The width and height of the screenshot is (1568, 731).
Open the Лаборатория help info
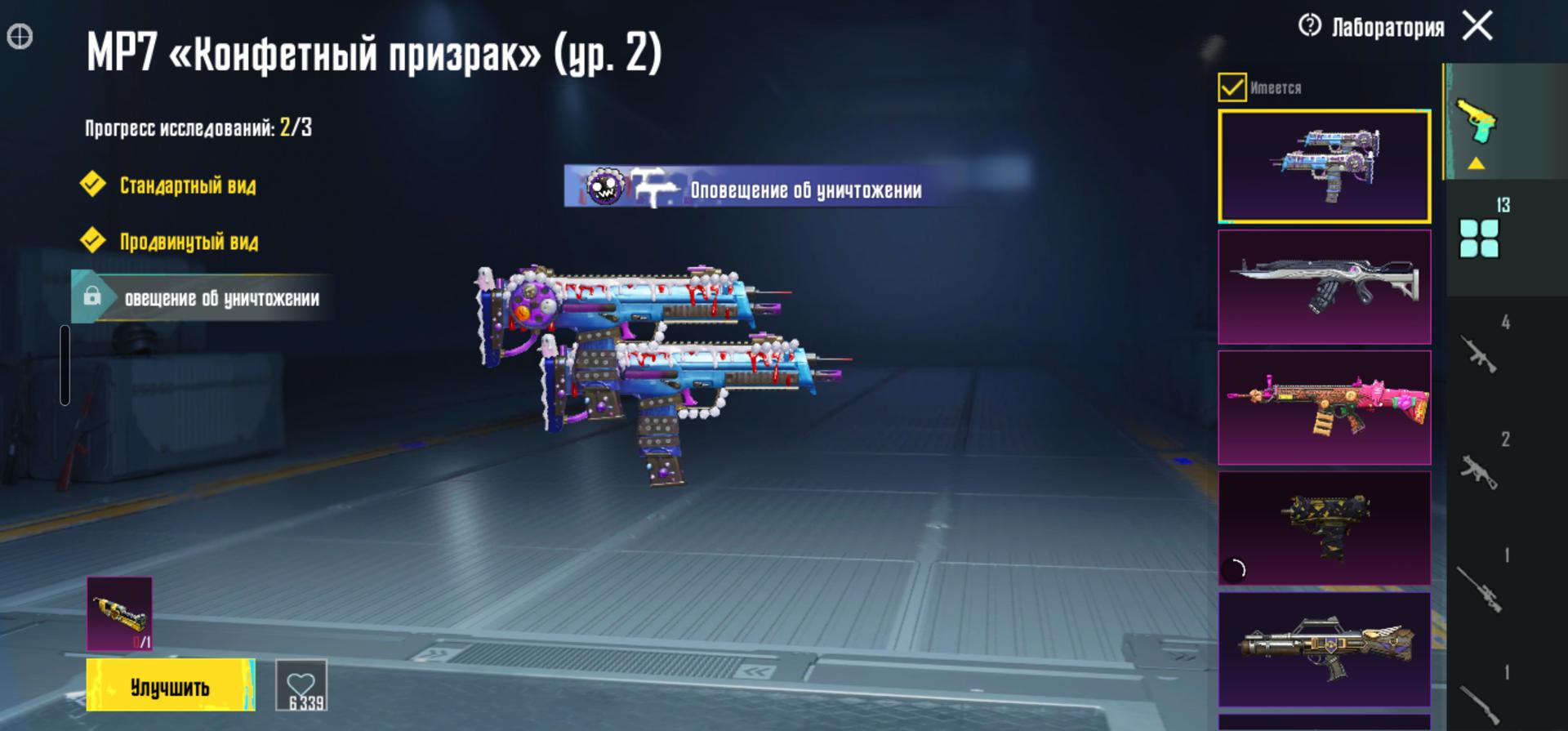click(1310, 26)
